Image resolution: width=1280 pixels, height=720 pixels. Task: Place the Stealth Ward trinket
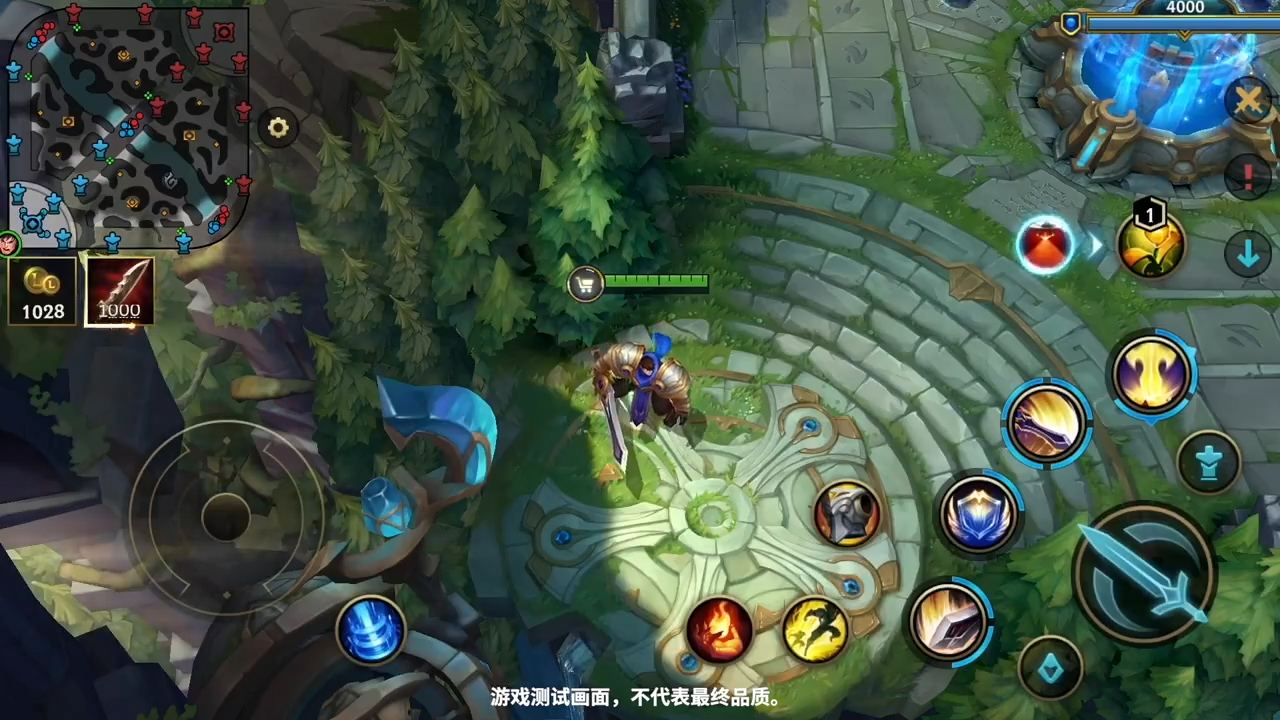click(1210, 460)
